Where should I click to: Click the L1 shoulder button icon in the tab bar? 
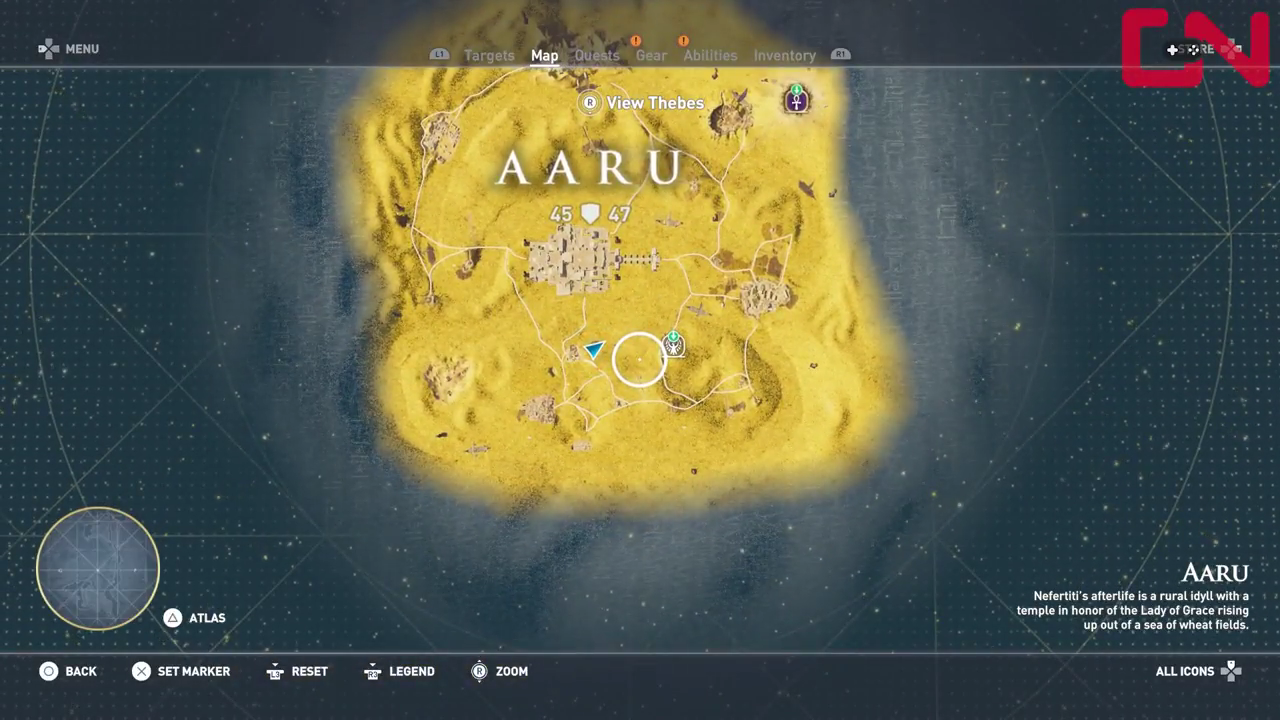pyautogui.click(x=439, y=55)
